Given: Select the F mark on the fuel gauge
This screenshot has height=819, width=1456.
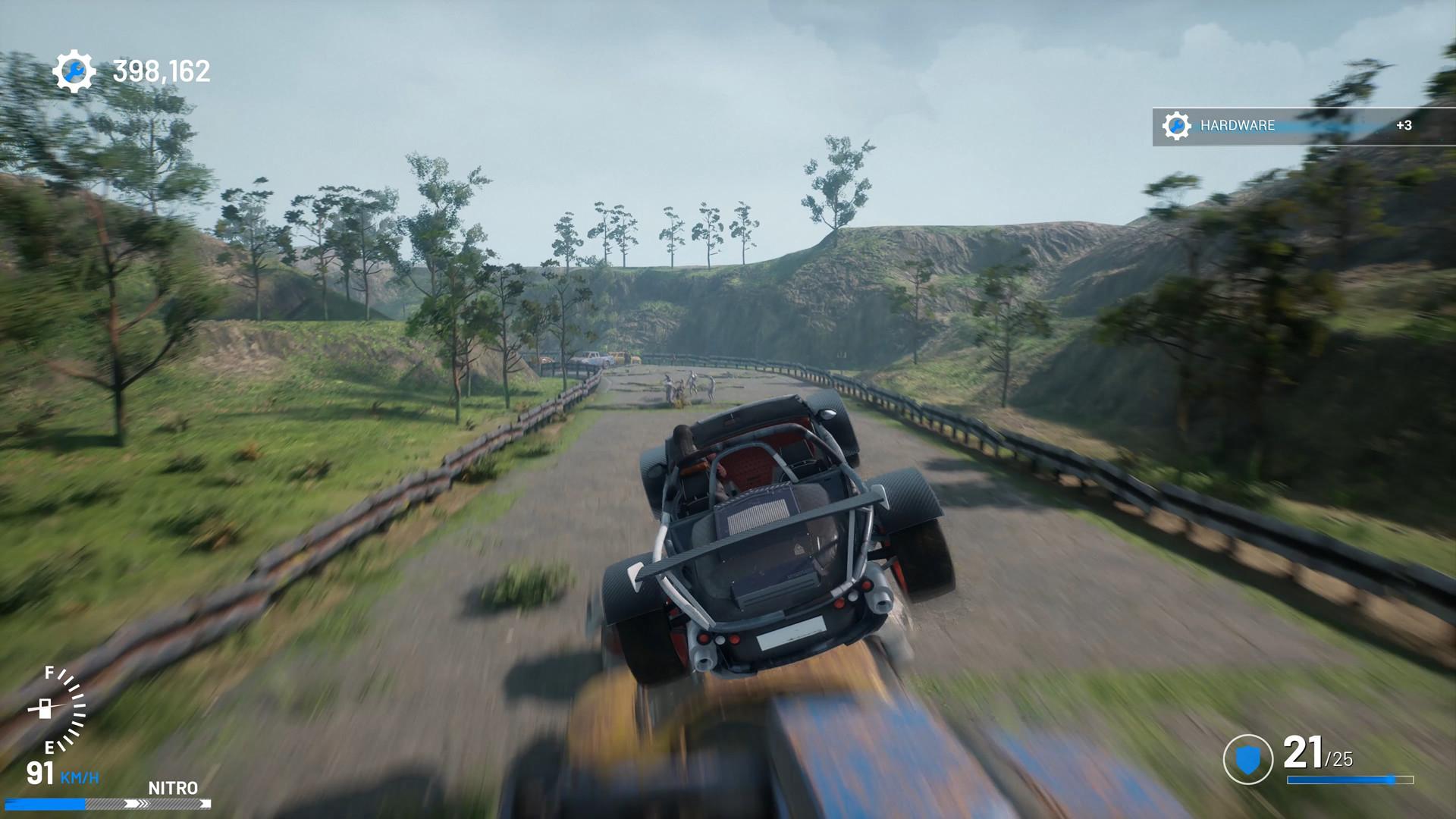Looking at the screenshot, I should [x=49, y=673].
